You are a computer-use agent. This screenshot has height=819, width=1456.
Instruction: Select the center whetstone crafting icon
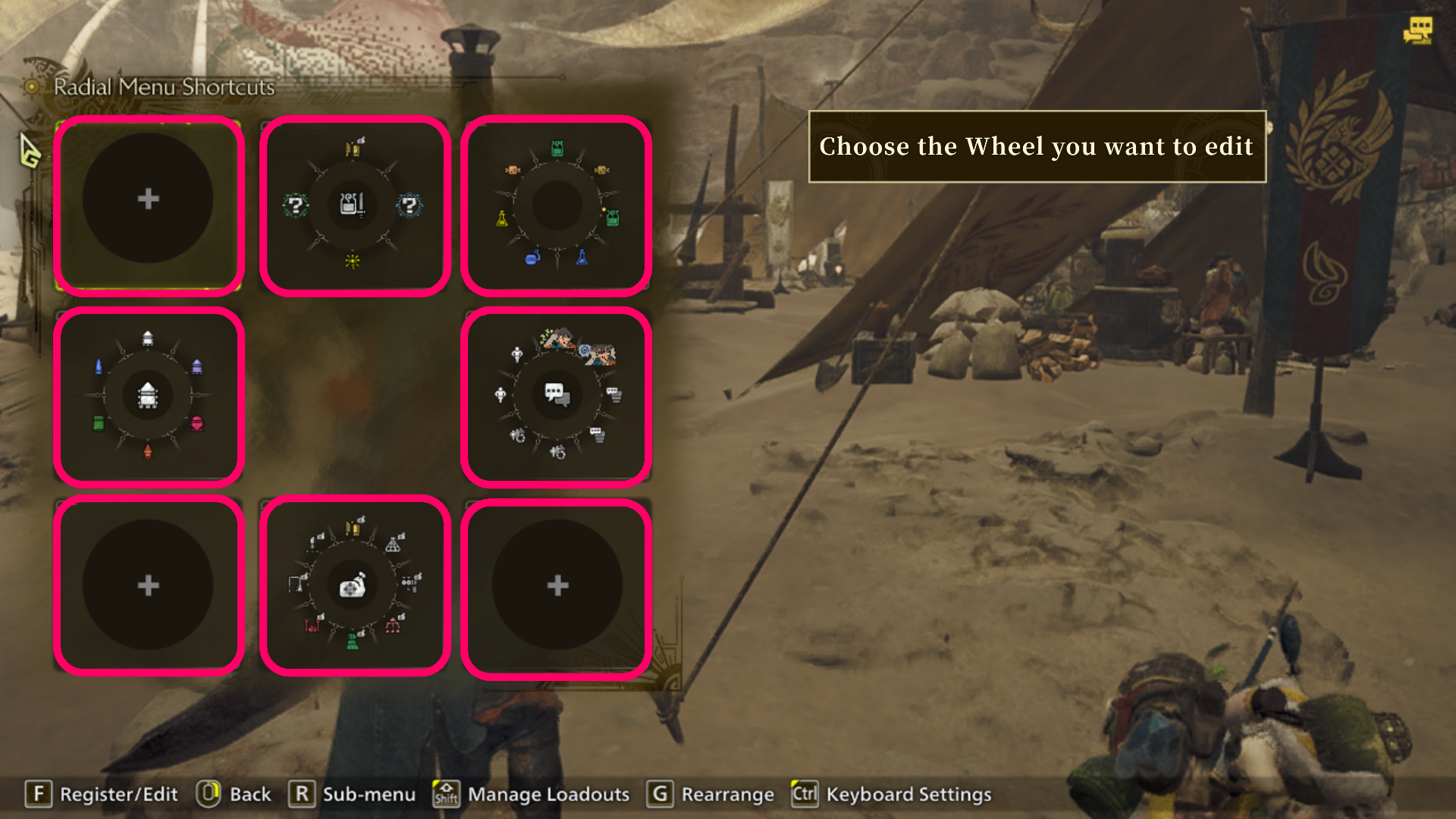click(x=353, y=206)
